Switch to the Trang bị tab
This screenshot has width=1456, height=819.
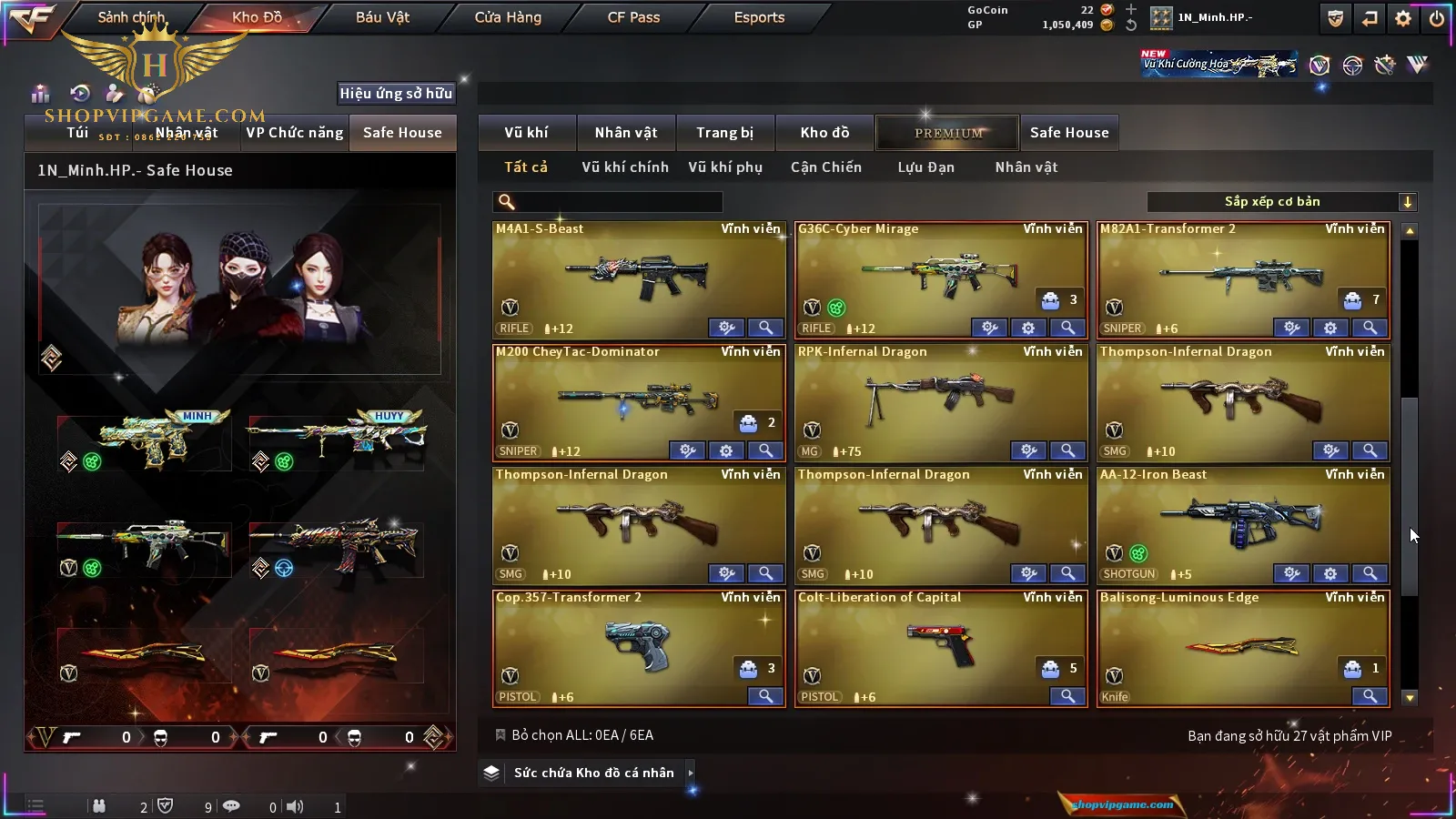tap(724, 133)
